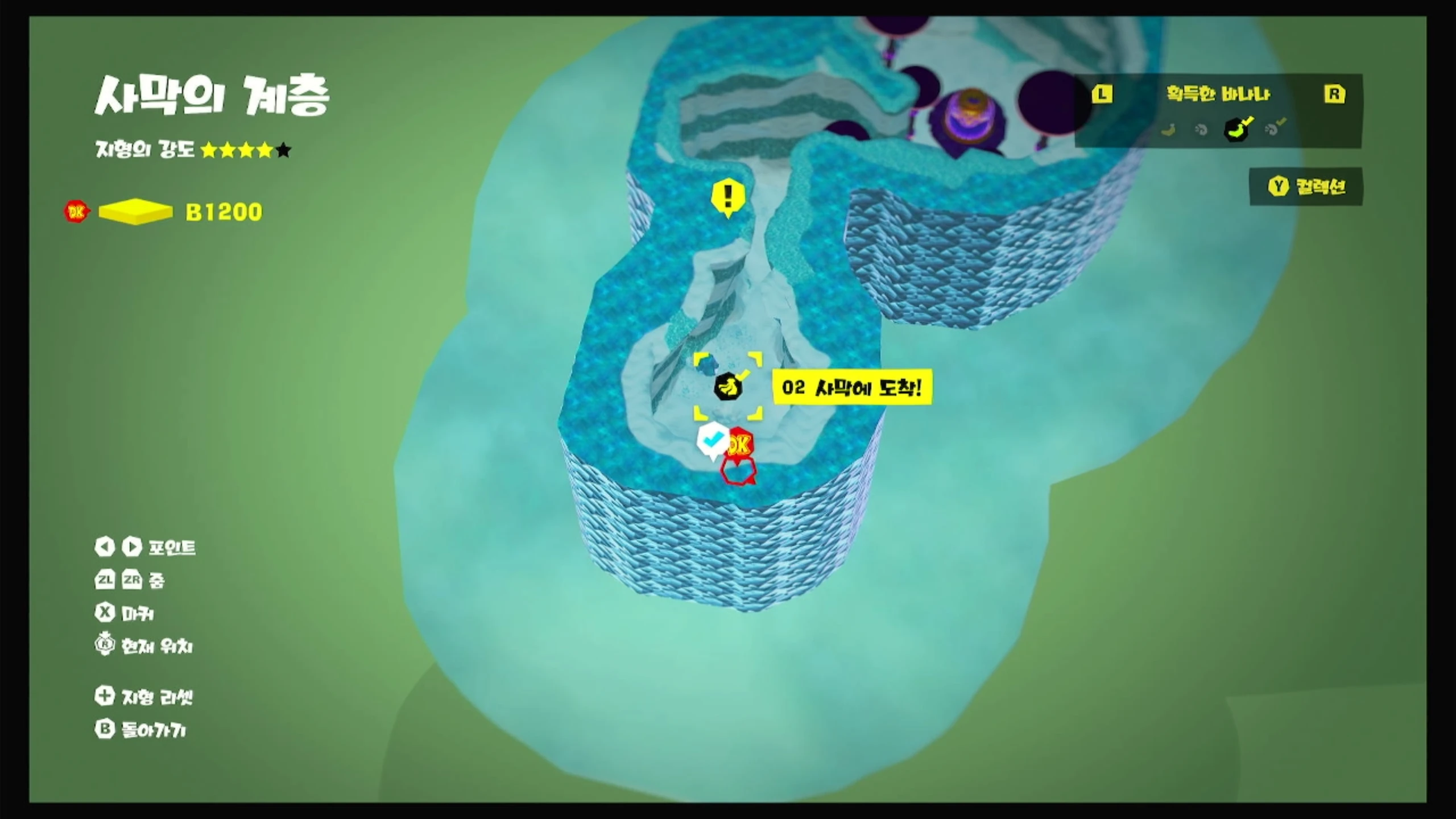This screenshot has width=1456, height=819.
Task: Select the dim plain banana filter icon
Action: [x=1168, y=130]
